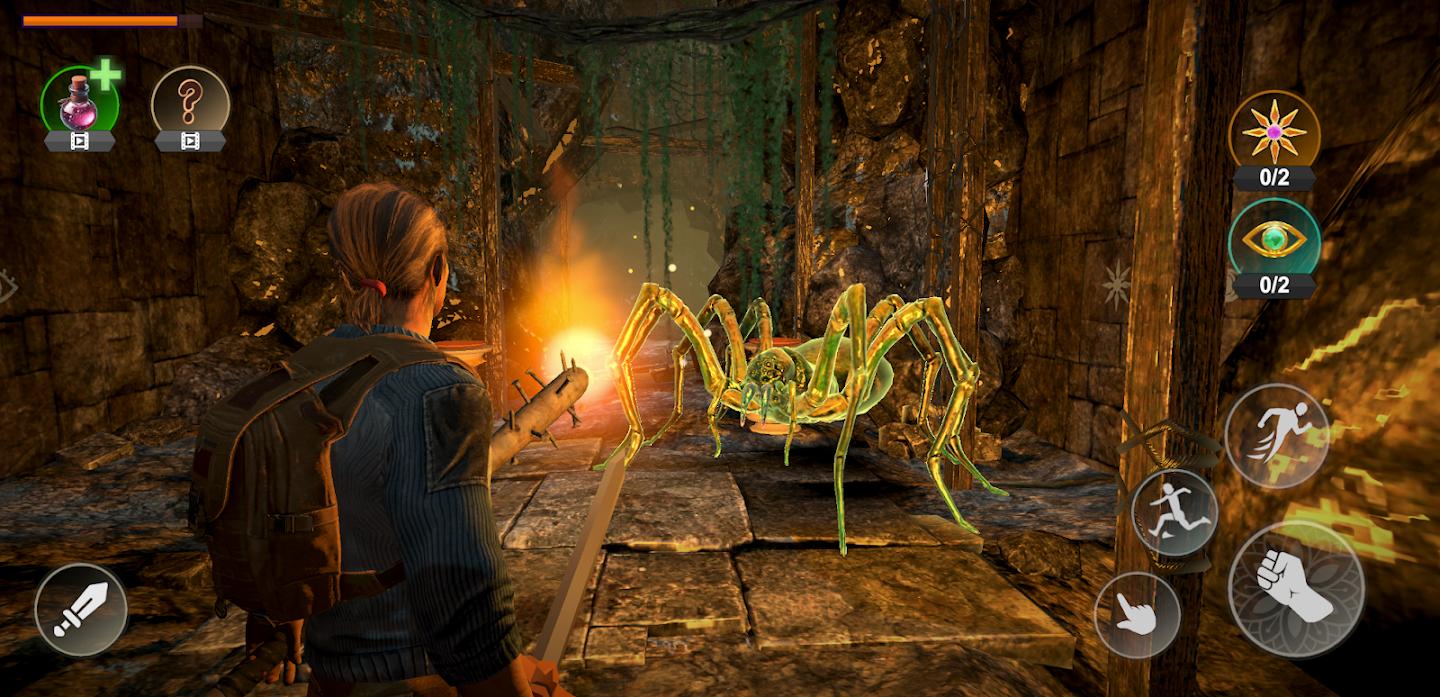Viewport: 1440px width, 697px height.
Task: Tap the jumping figure button
Action: pyautogui.click(x=1174, y=513)
